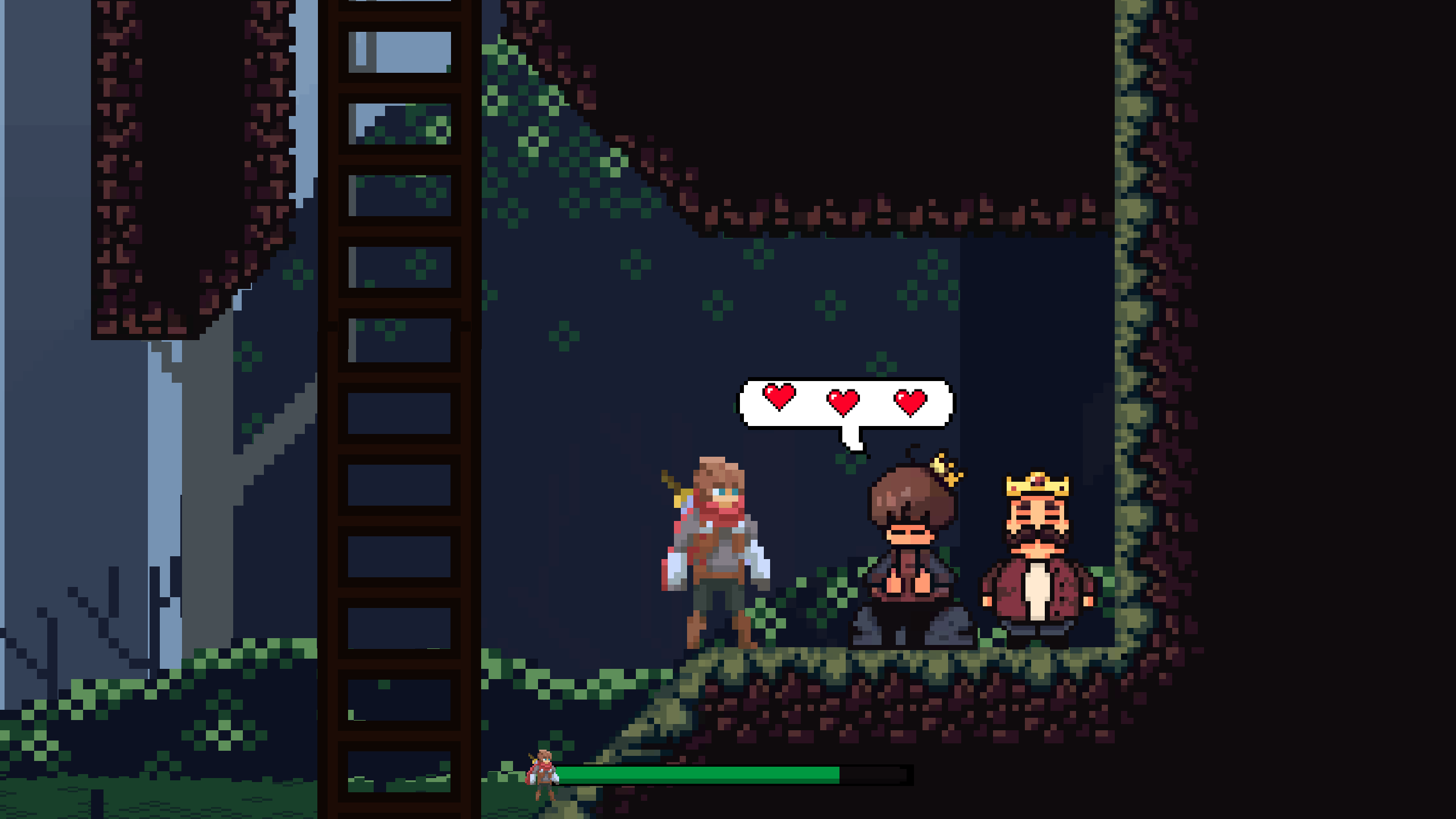This screenshot has width=1456, height=819.
Task: Click the king's curly mustache
Action: coord(1039,533)
